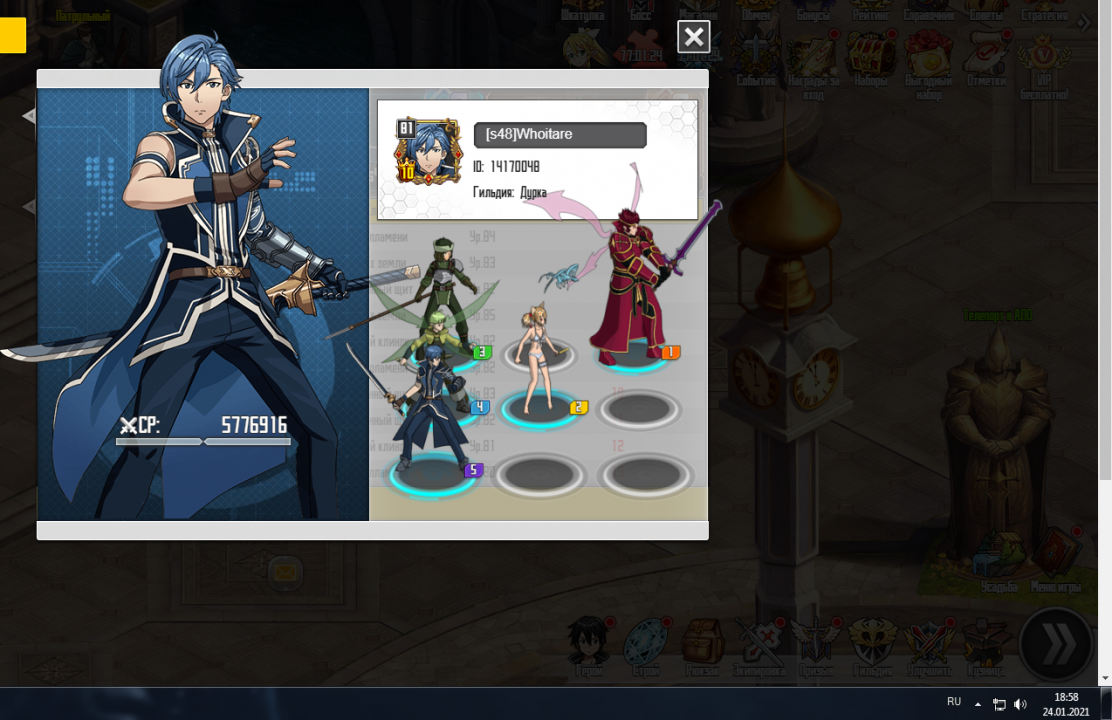Click the double-arrow menu collapse button
This screenshot has height=720, width=1112.
tap(1056, 645)
